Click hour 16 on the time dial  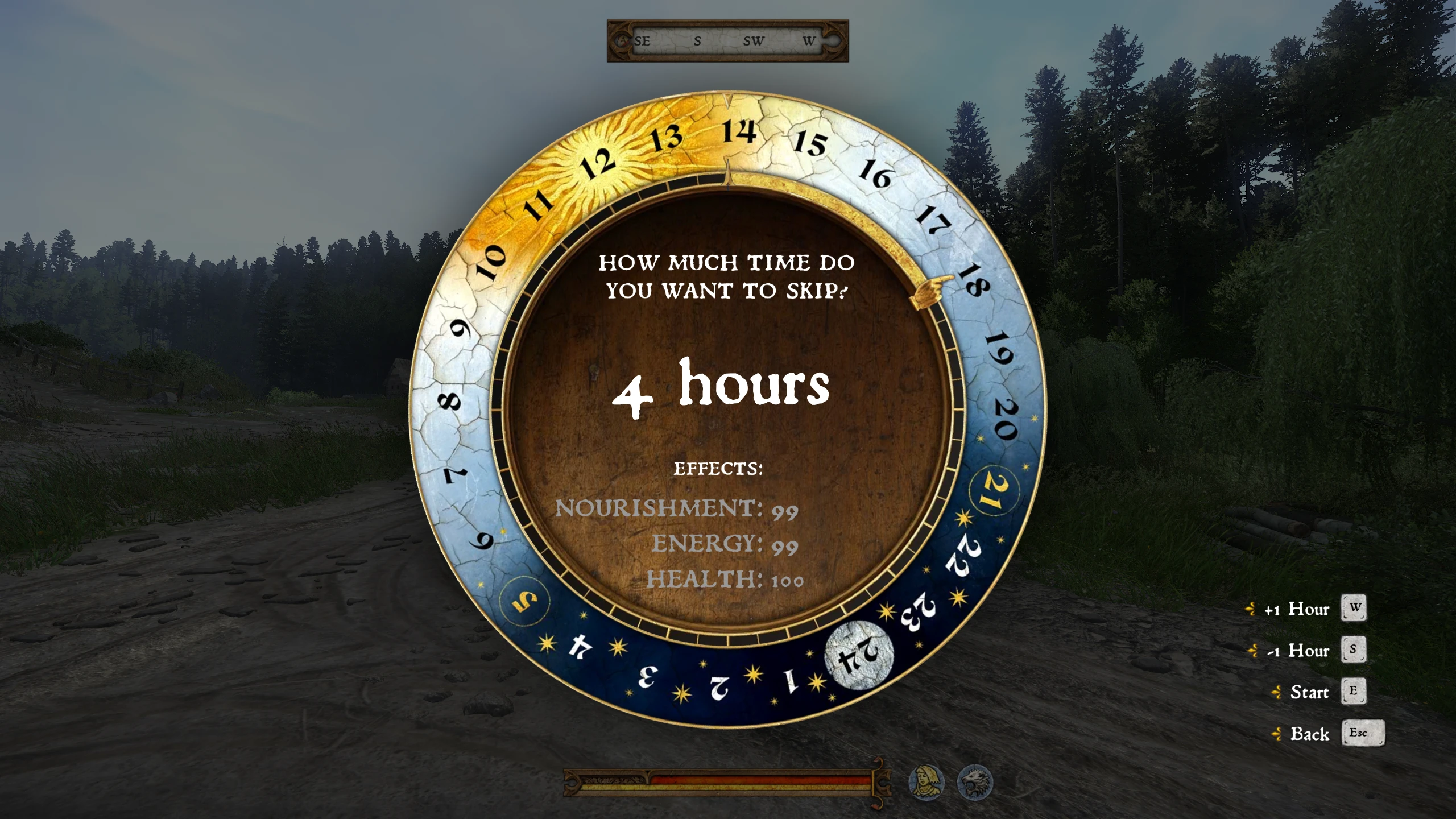point(875,173)
